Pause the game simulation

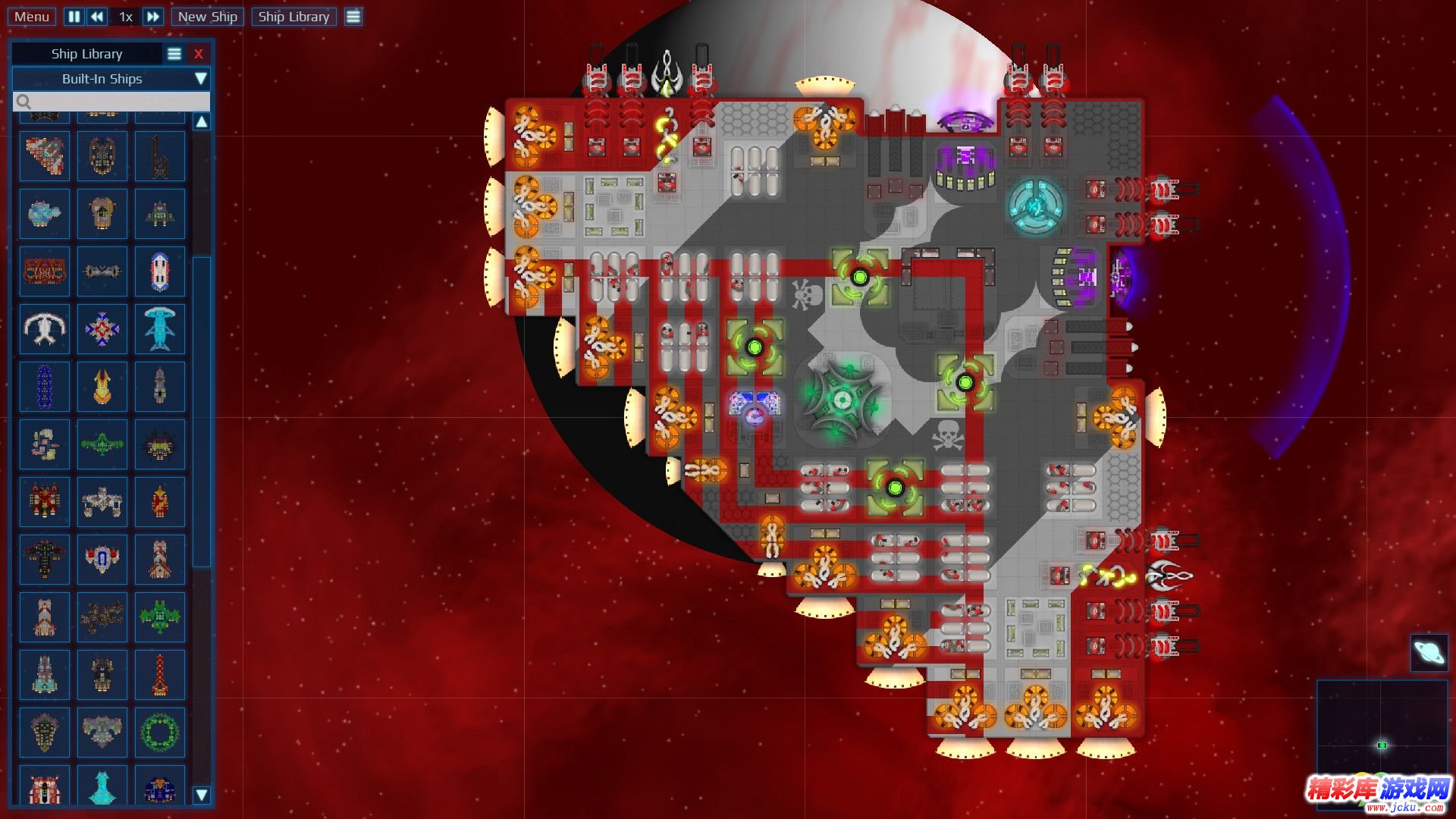pos(74,17)
